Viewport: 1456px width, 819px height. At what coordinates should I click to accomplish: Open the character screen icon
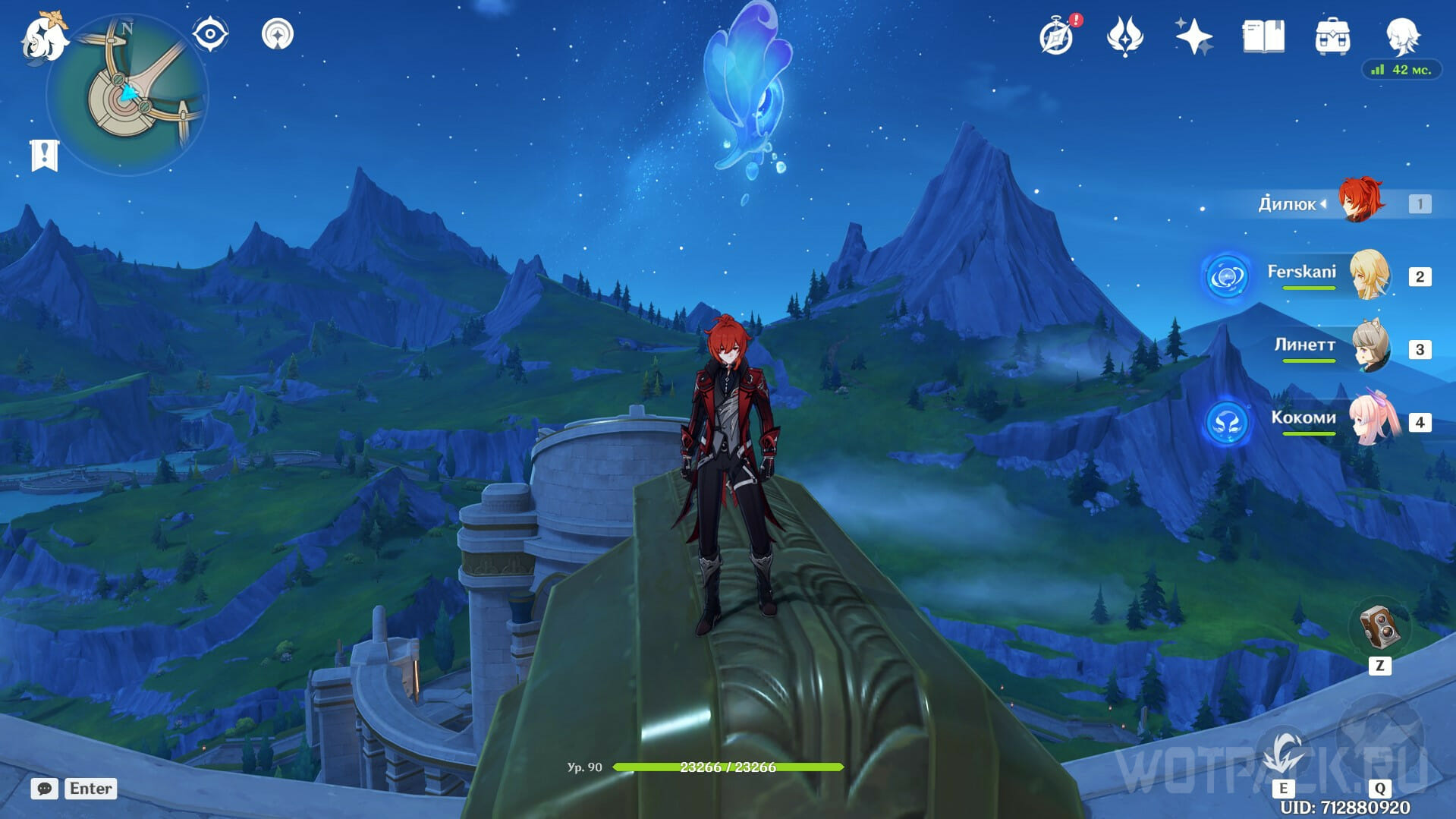1401,35
